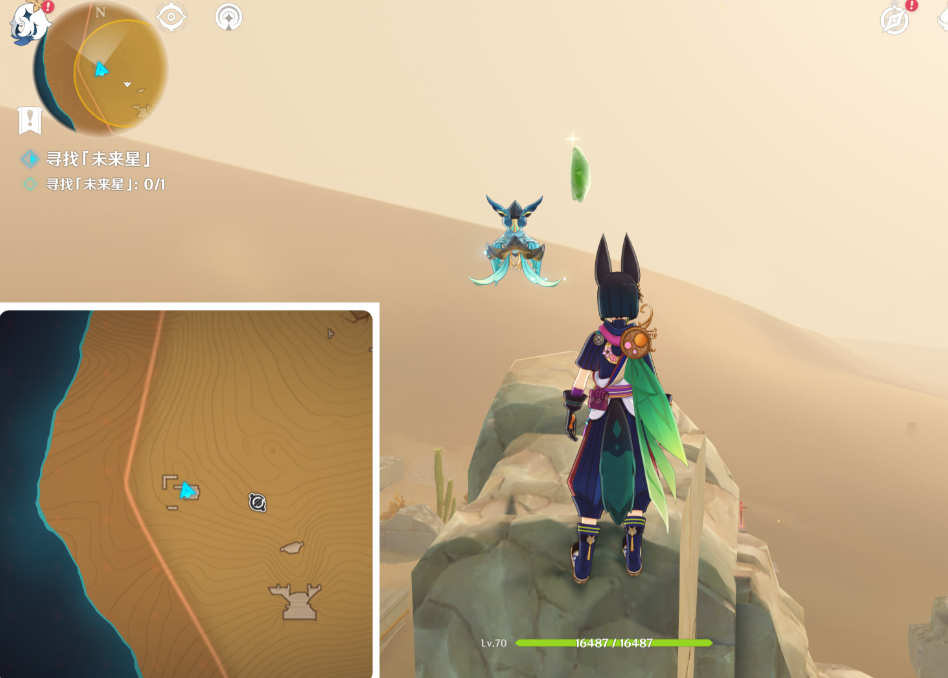The image size is (948, 678).
Task: Select the 寻找「未来星」 quest tracker
Action: tap(90, 159)
